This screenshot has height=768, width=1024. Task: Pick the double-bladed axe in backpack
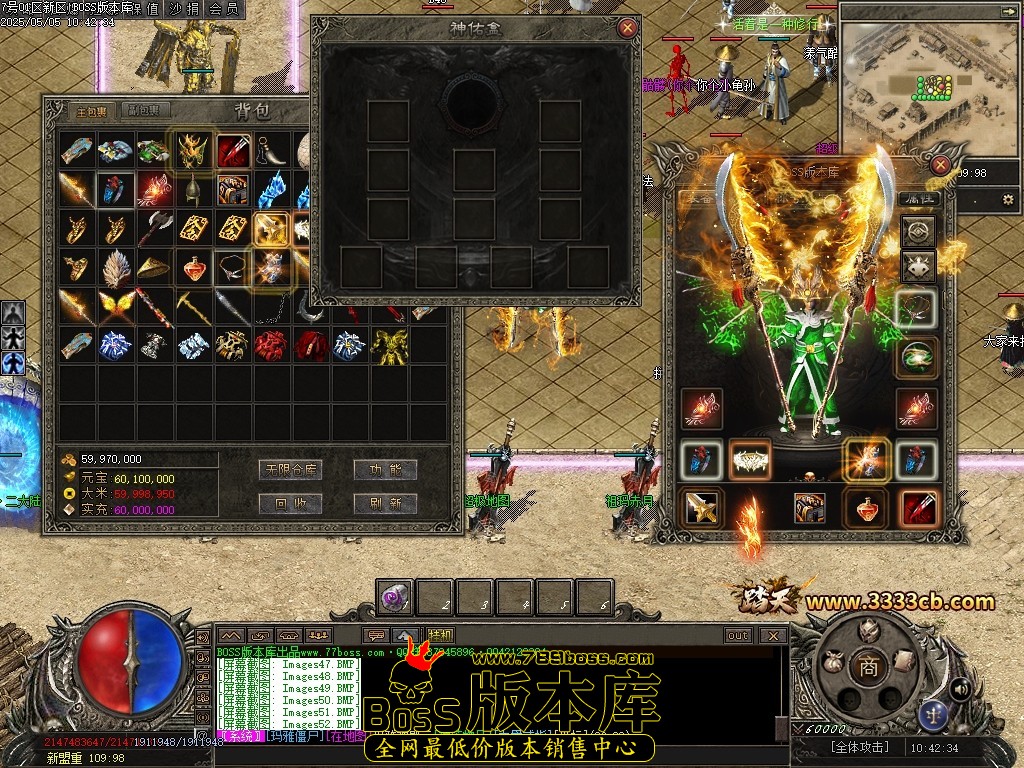click(154, 228)
